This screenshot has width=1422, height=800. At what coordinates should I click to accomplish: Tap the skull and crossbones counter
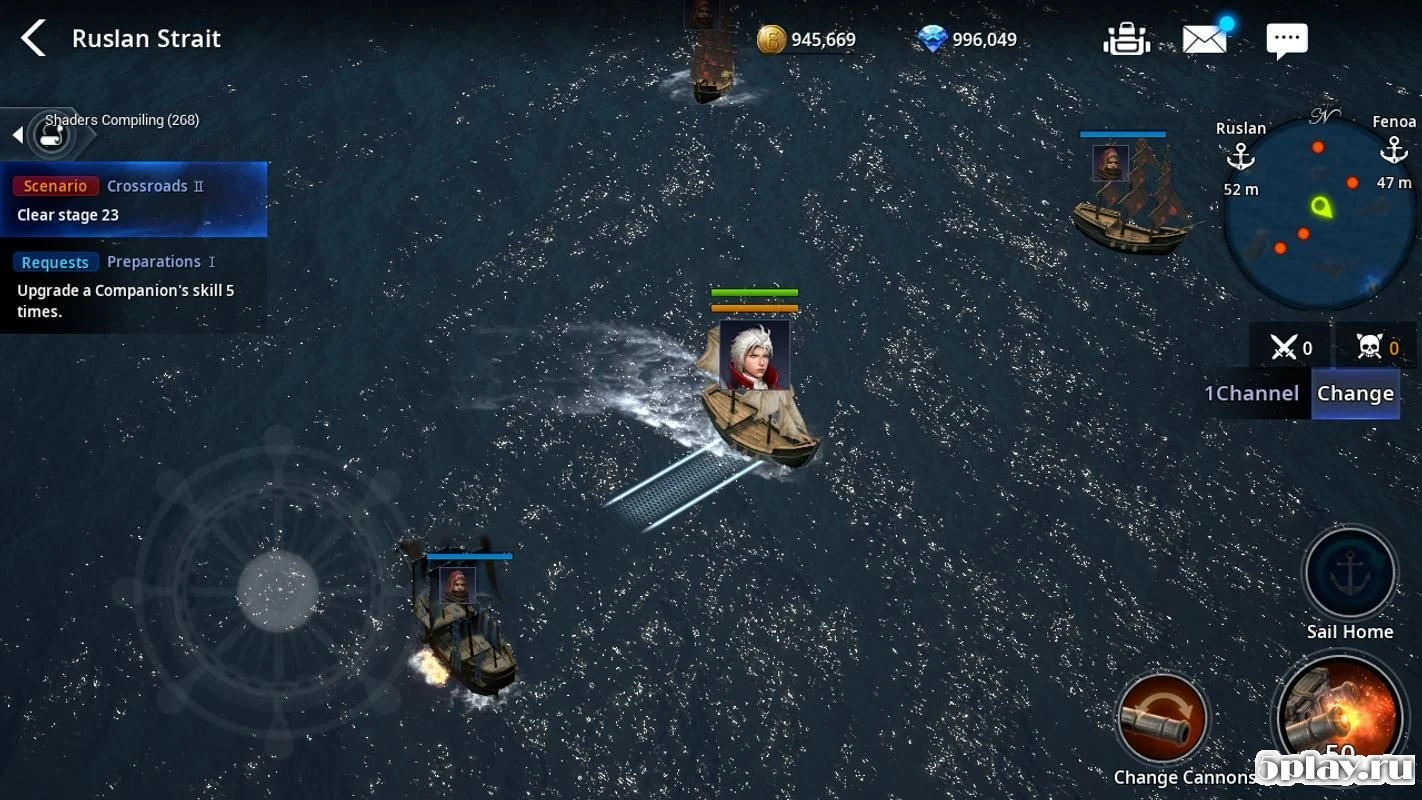pyautogui.click(x=1368, y=348)
